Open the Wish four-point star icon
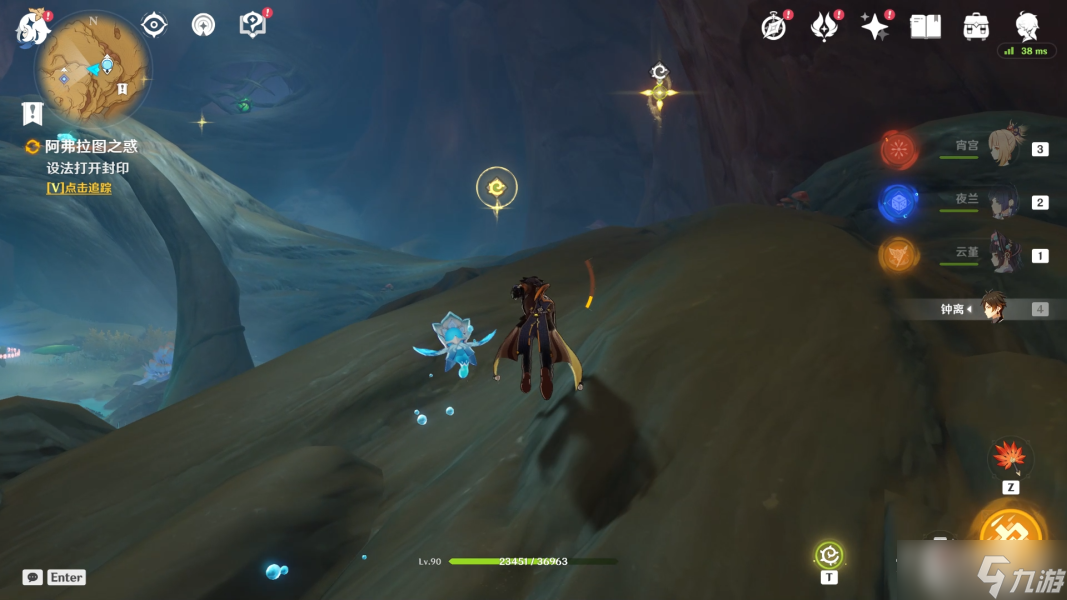Screen dimensions: 1067x600 click(x=875, y=27)
